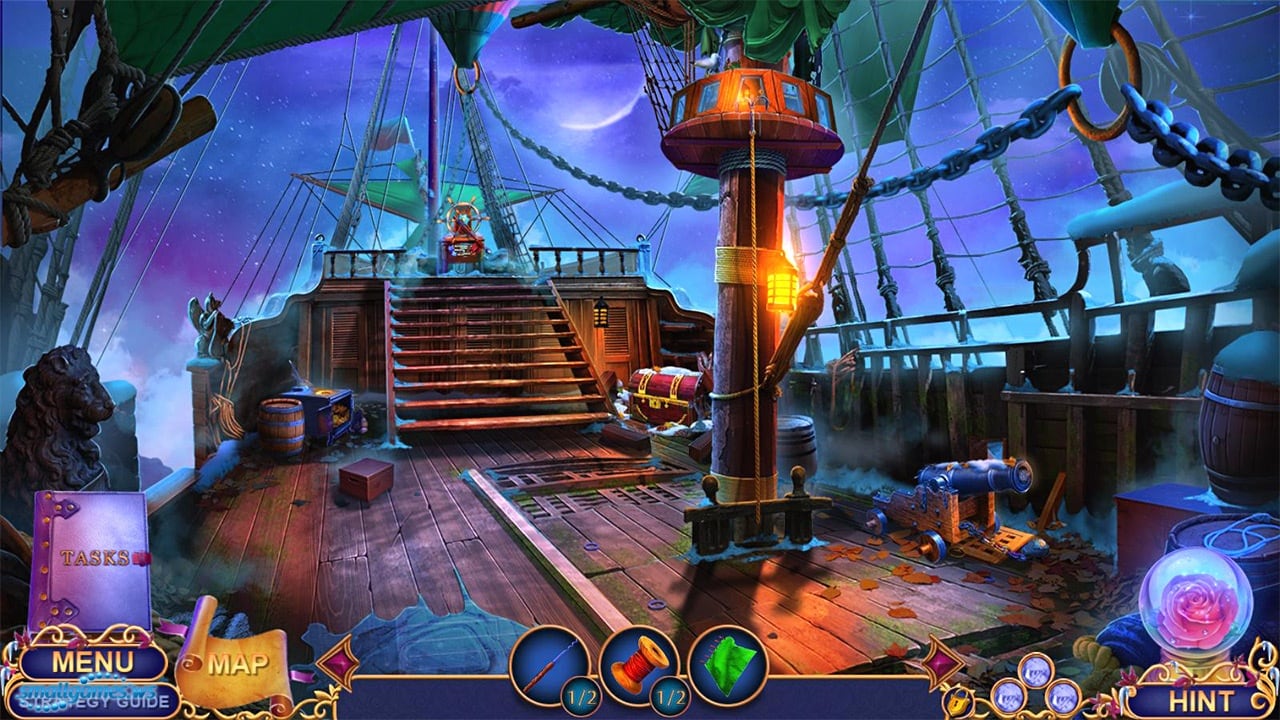This screenshot has height=720, width=1280.
Task: Open the game Menu
Action: point(92,662)
